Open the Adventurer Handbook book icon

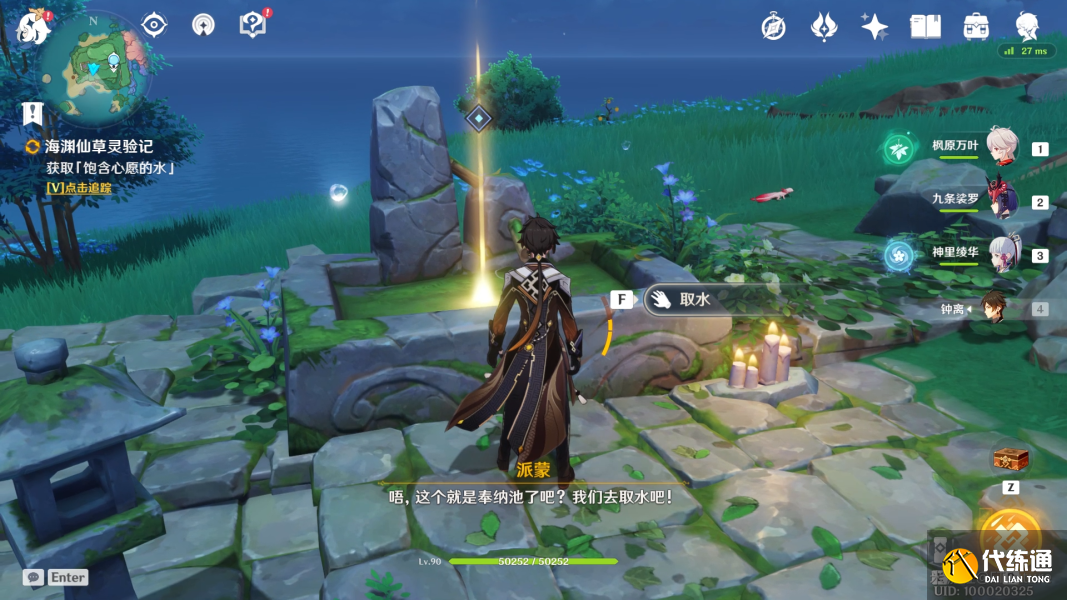pyautogui.click(x=925, y=27)
